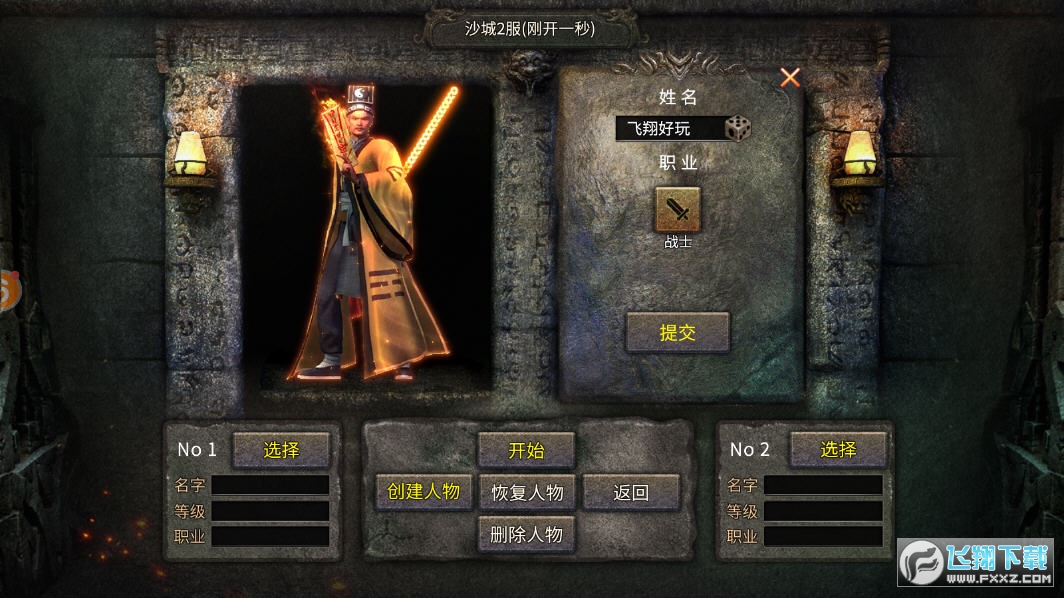Choose the No 2 character slot

pyautogui.click(x=838, y=450)
